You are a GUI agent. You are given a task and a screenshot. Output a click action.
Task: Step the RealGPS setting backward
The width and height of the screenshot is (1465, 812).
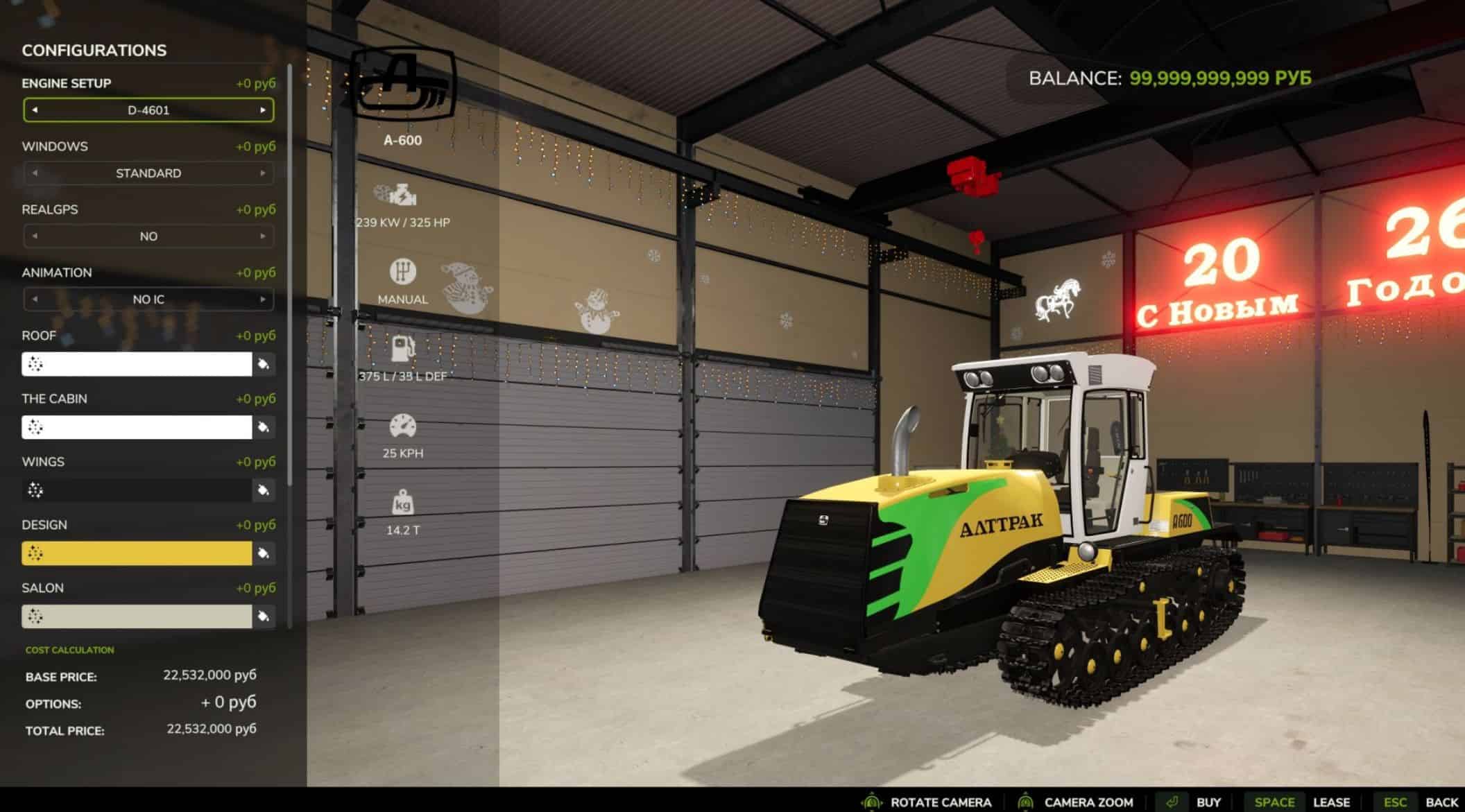click(35, 236)
